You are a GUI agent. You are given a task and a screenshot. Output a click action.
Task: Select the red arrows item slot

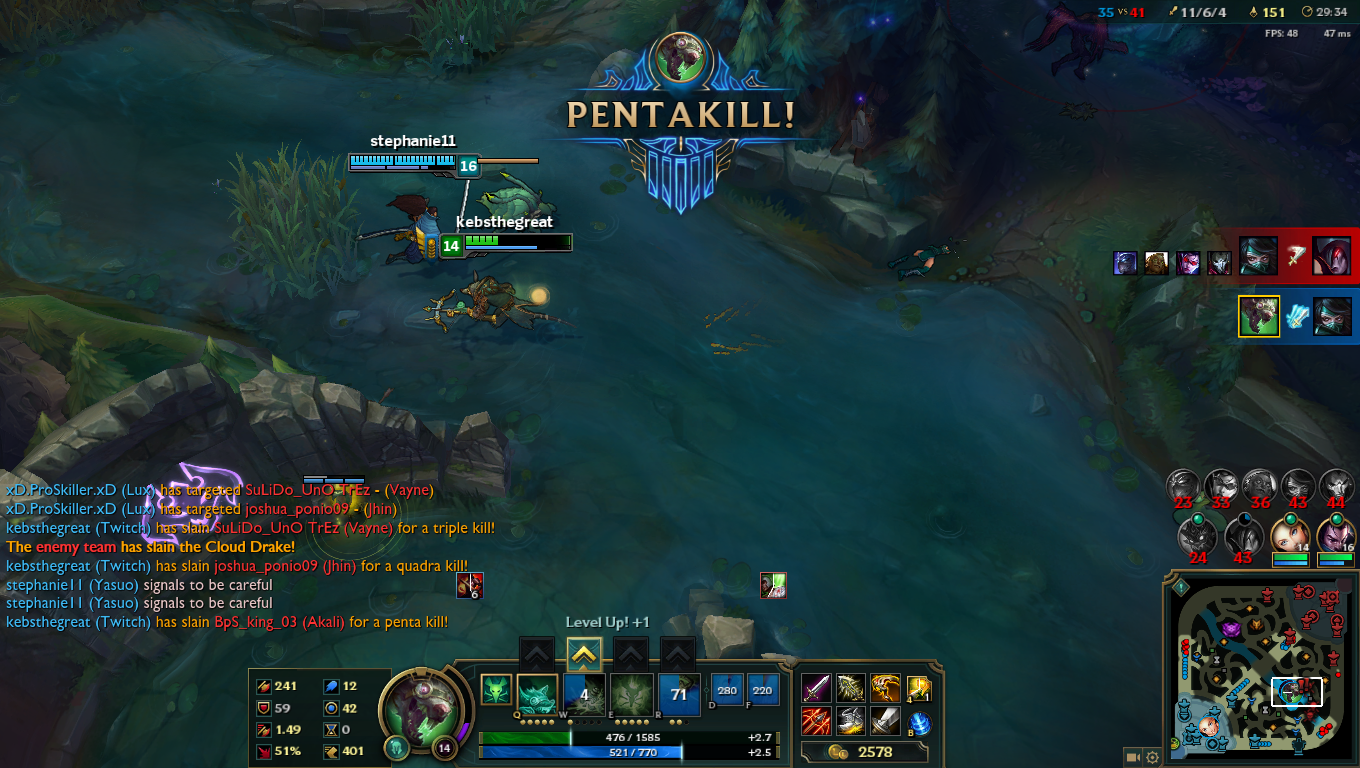pyautogui.click(x=816, y=720)
